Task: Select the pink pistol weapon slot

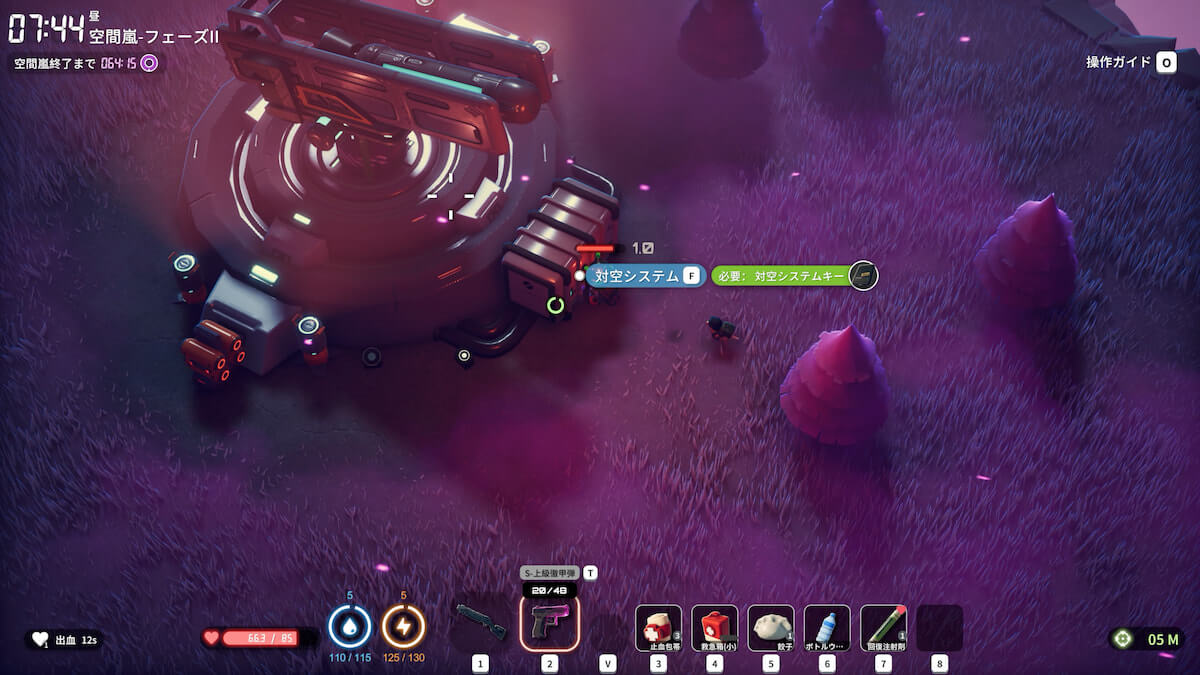Action: [x=549, y=623]
